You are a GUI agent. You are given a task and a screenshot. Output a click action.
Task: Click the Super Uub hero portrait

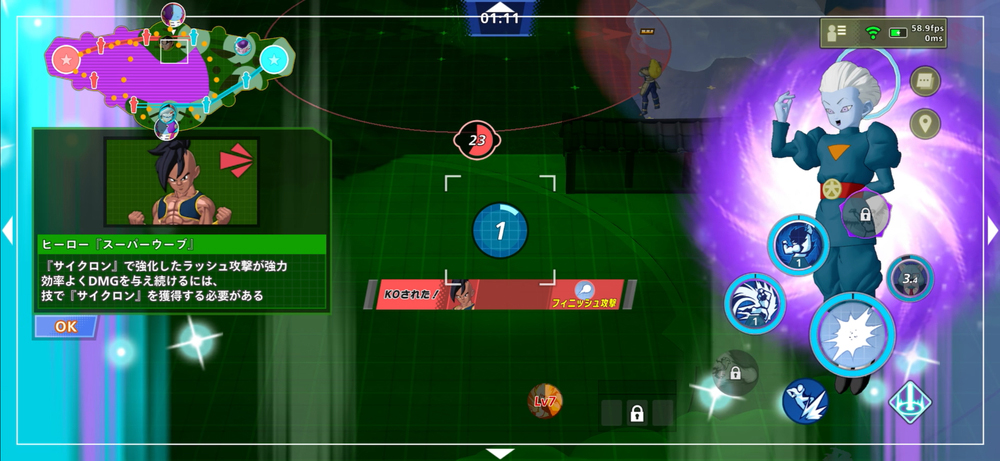181,182
